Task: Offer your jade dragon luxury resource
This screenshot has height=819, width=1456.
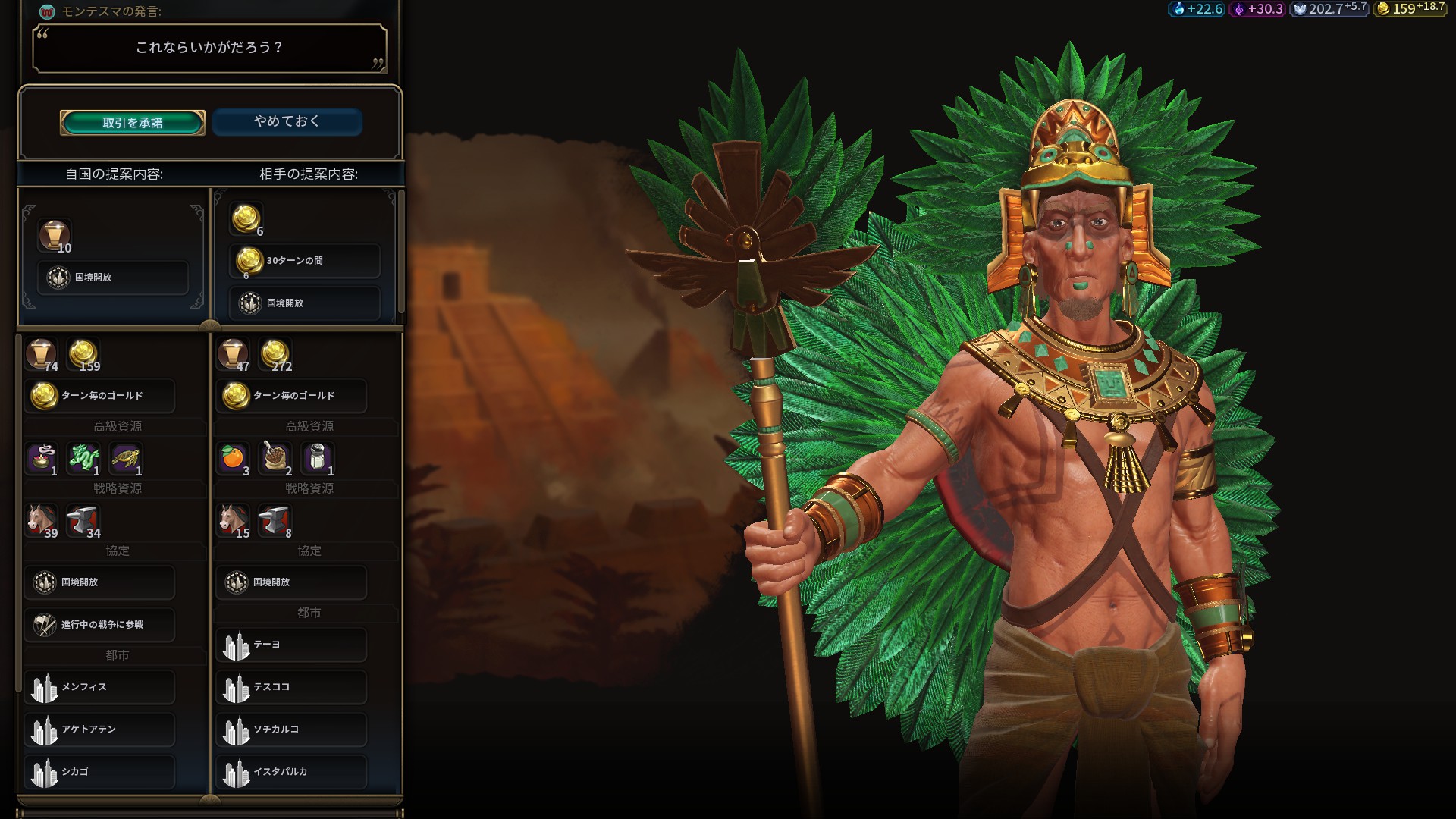Action: click(83, 457)
